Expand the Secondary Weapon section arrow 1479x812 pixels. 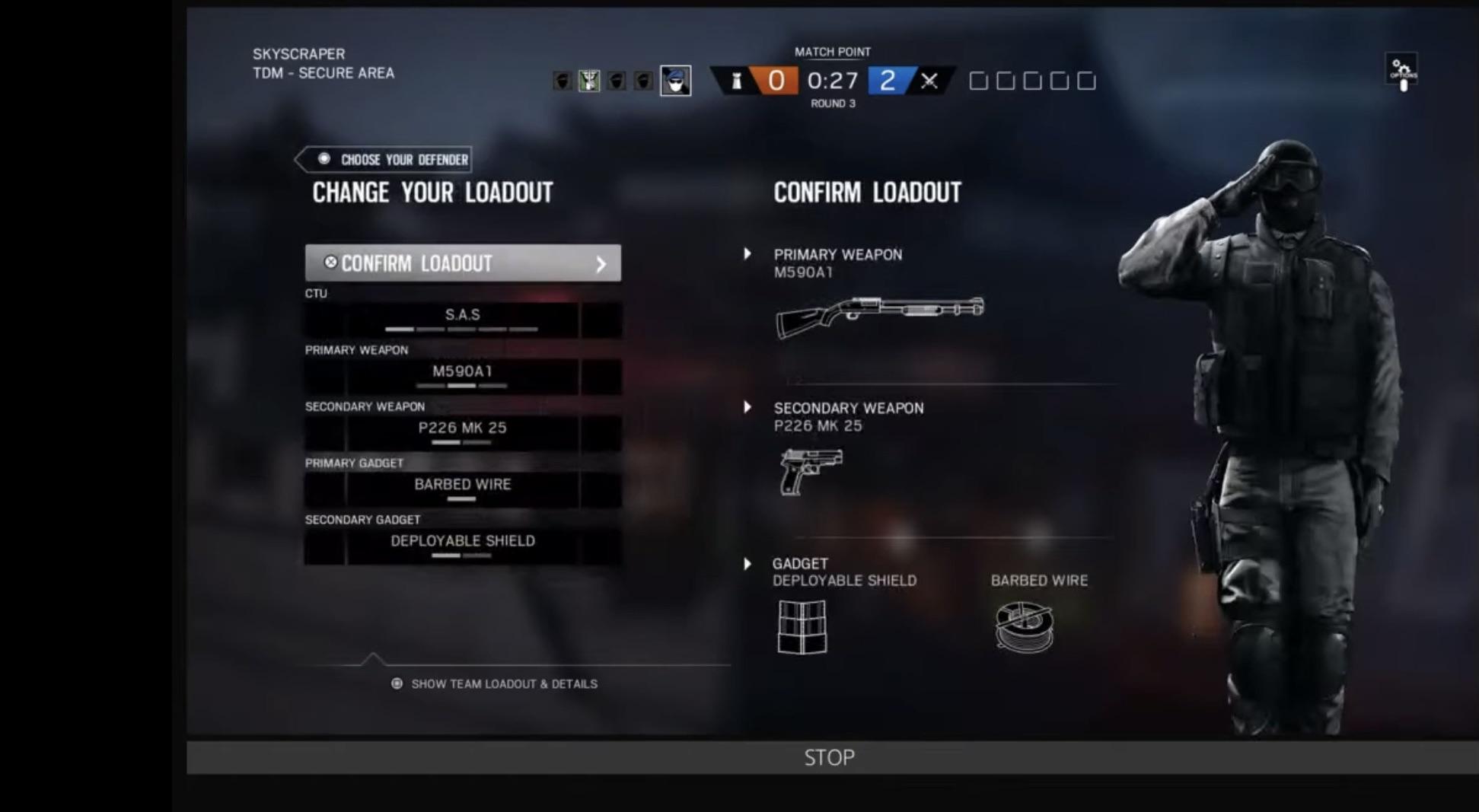click(x=747, y=407)
